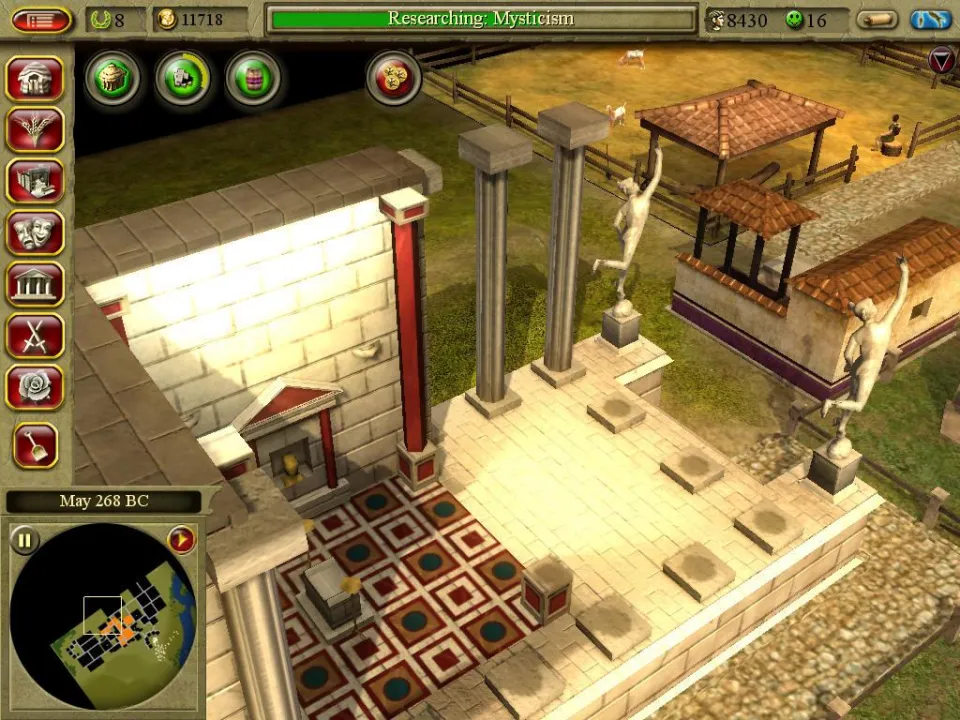The image size is (960, 720).
Task: Open the columned temple civic category
Action: (35, 284)
